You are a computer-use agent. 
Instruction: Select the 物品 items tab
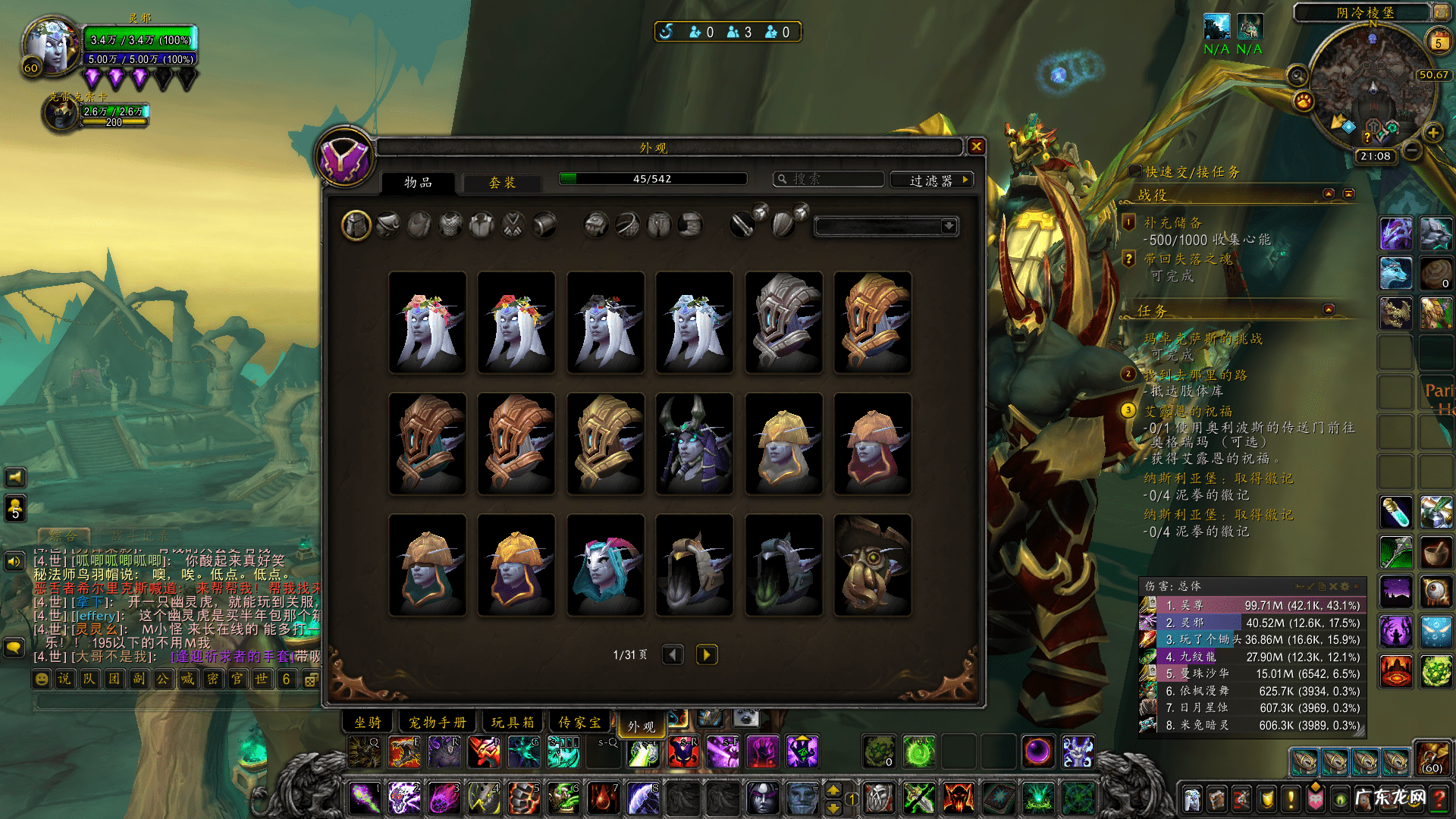pos(418,183)
